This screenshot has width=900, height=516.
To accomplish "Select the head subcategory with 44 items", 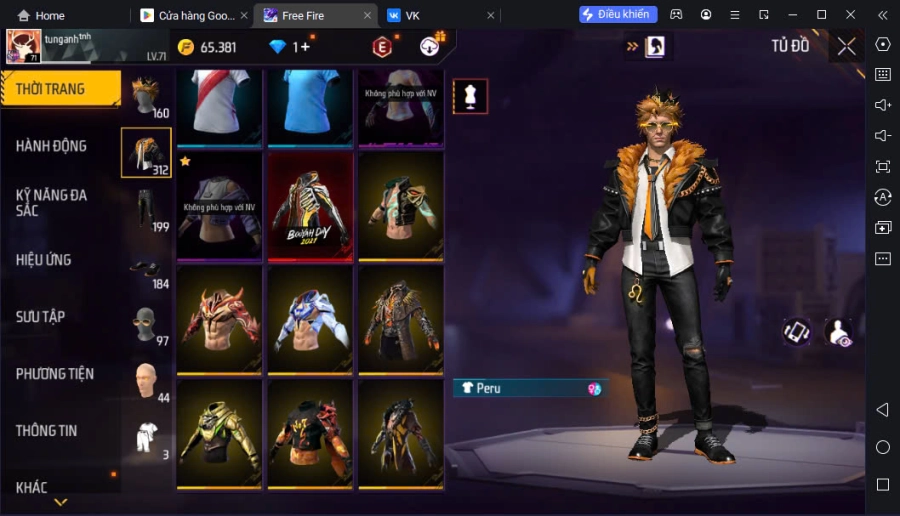I will (x=146, y=381).
